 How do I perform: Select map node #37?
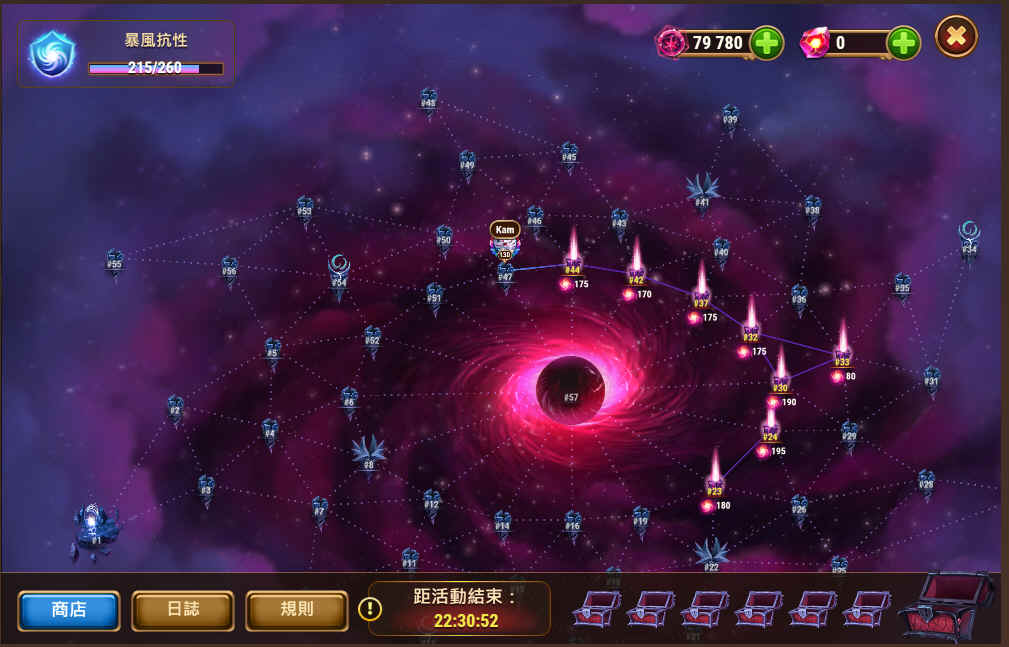(701, 298)
